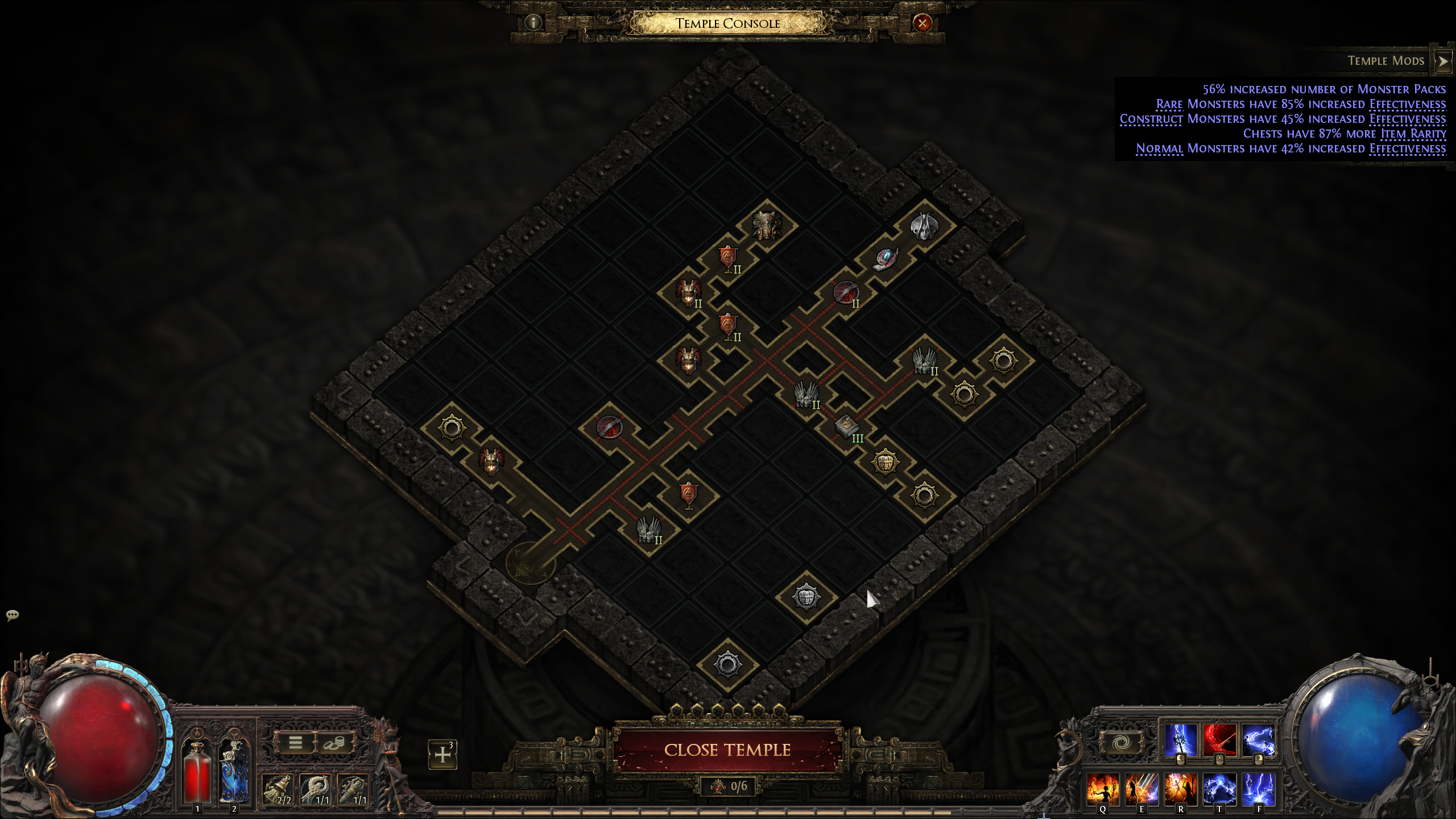This screenshot has height=819, width=1456.
Task: Activate the flame wall skill on Q
Action: pyautogui.click(x=1103, y=789)
